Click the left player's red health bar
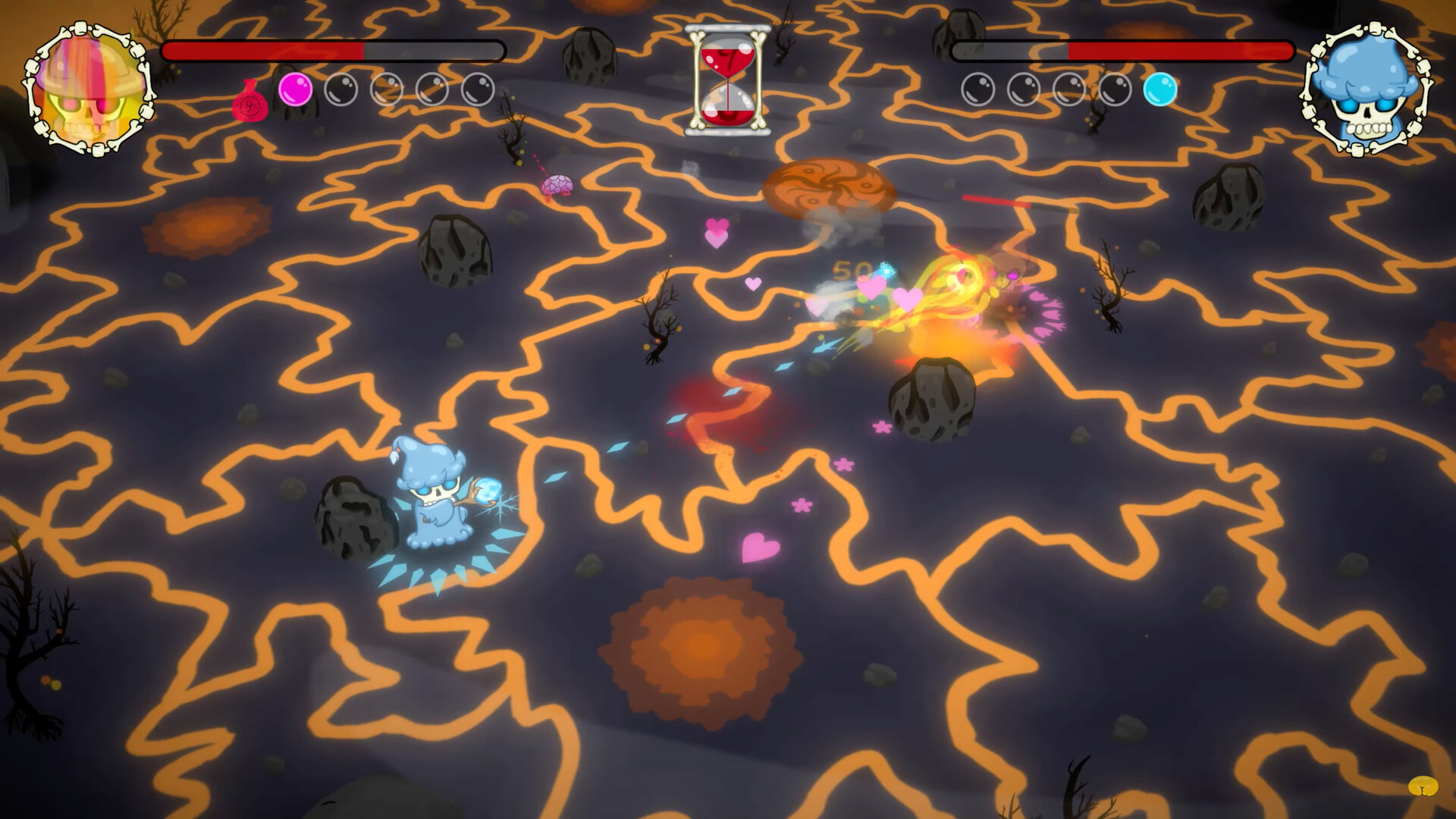The image size is (1456, 819). [265, 50]
